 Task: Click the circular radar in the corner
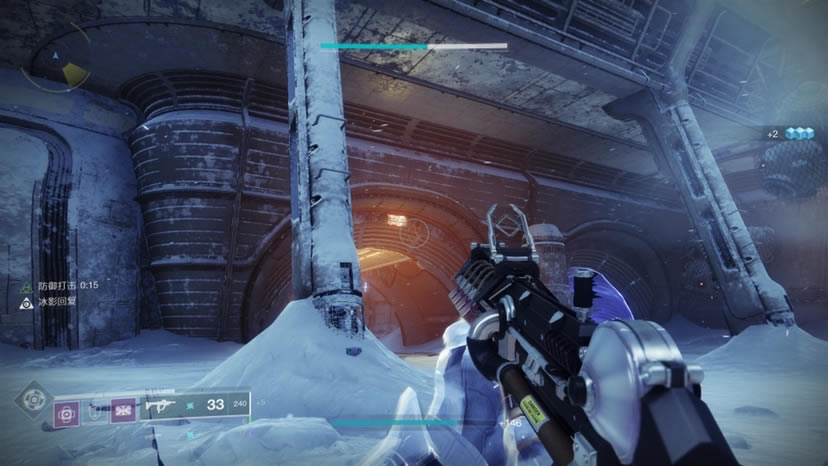pos(60,62)
